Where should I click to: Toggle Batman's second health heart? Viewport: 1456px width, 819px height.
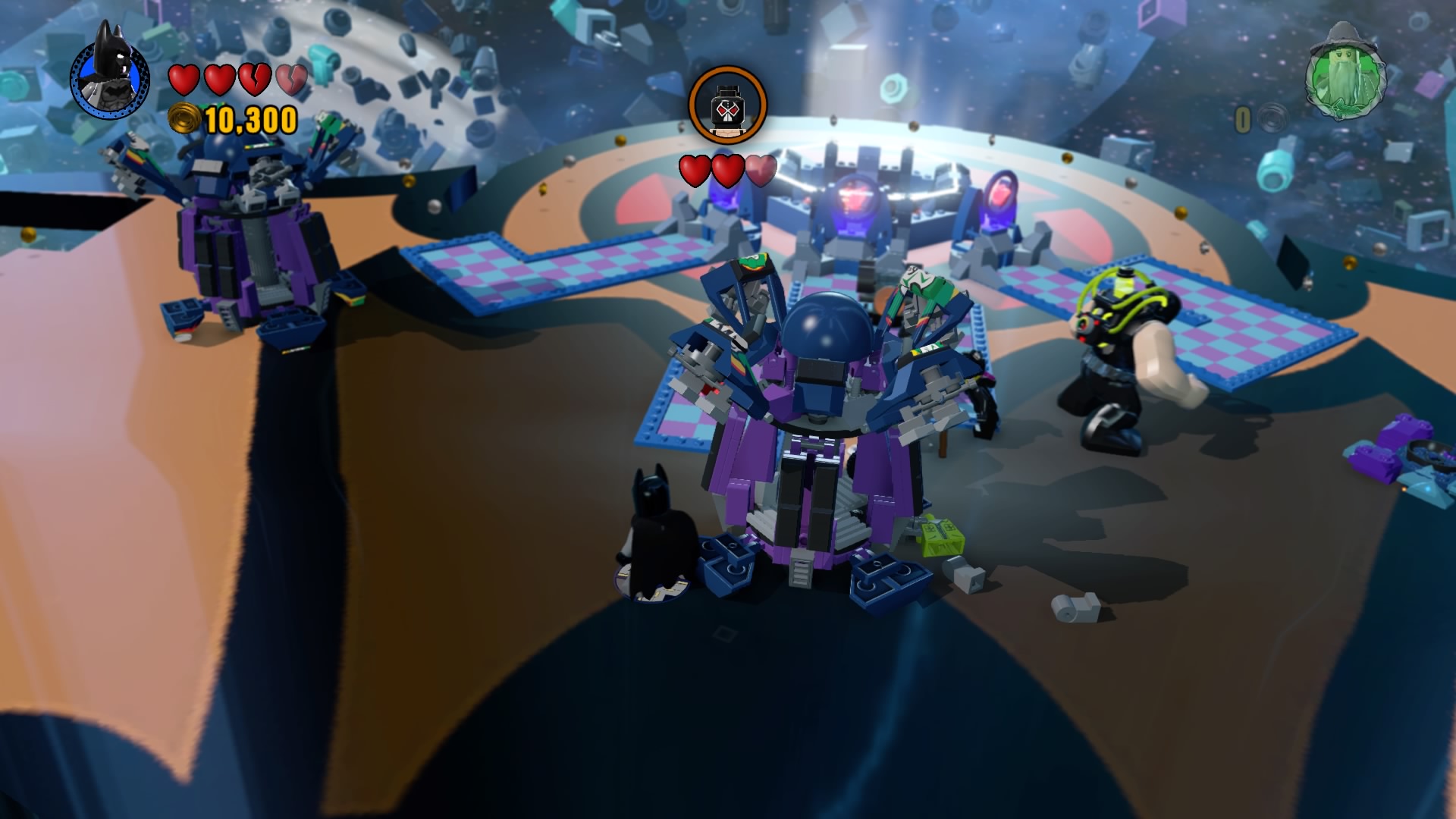[218, 80]
